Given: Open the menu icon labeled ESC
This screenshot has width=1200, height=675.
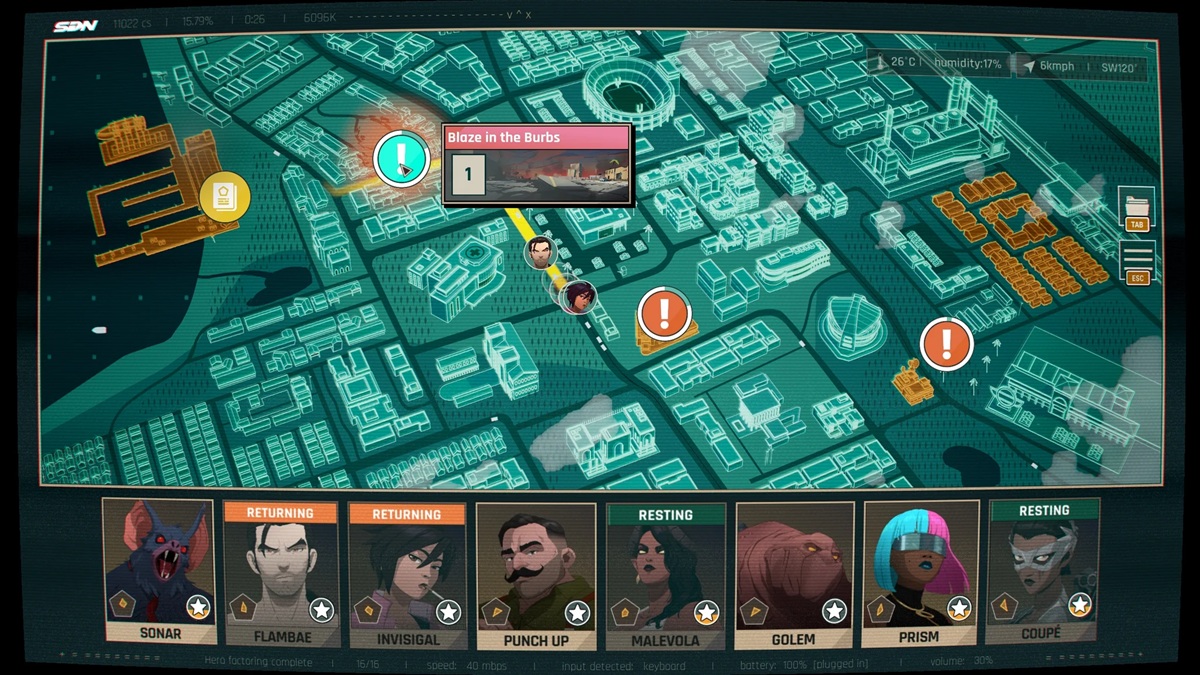Looking at the screenshot, I should pos(1137,262).
